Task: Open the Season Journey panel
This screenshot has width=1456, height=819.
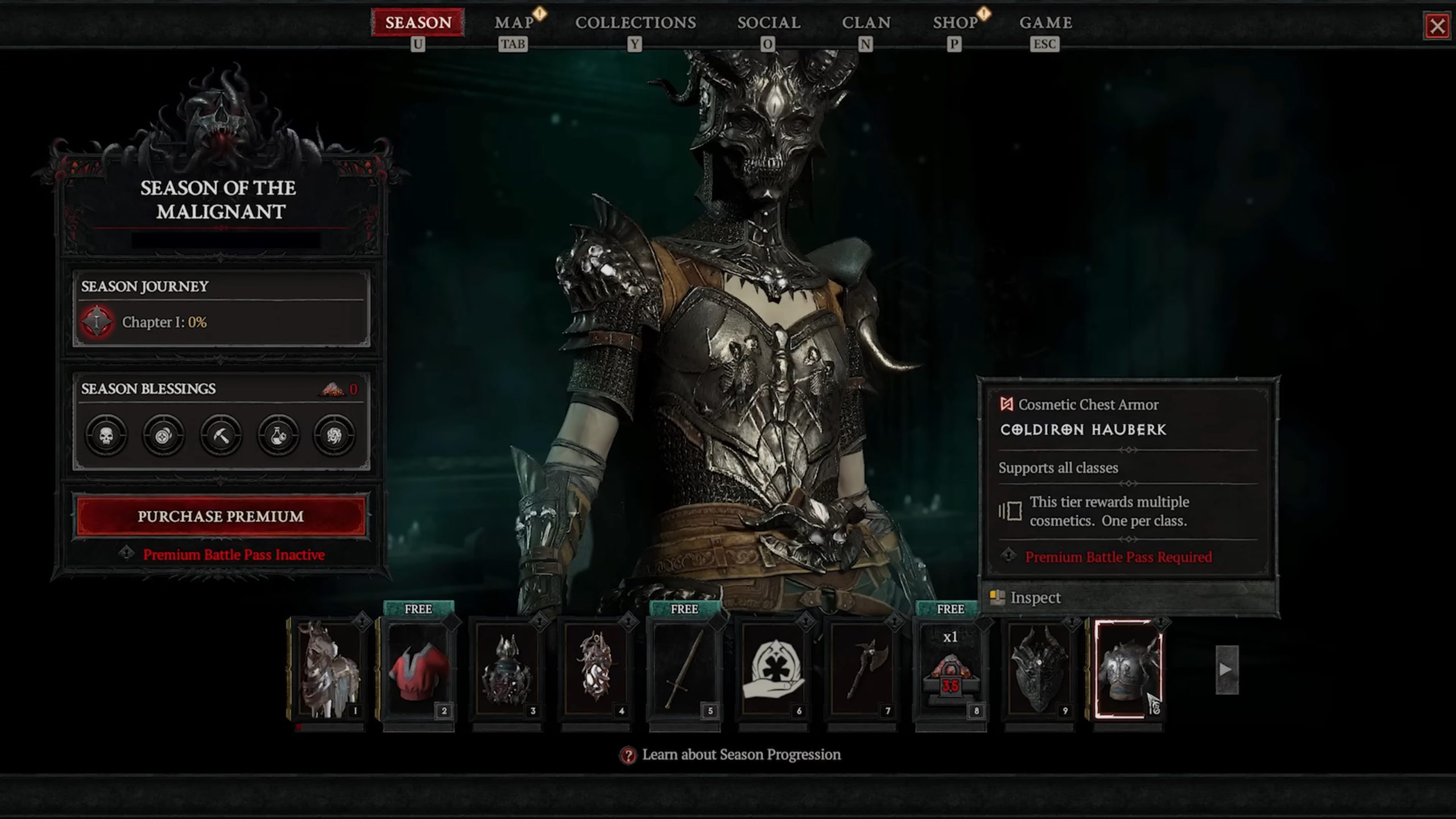Action: click(x=221, y=286)
